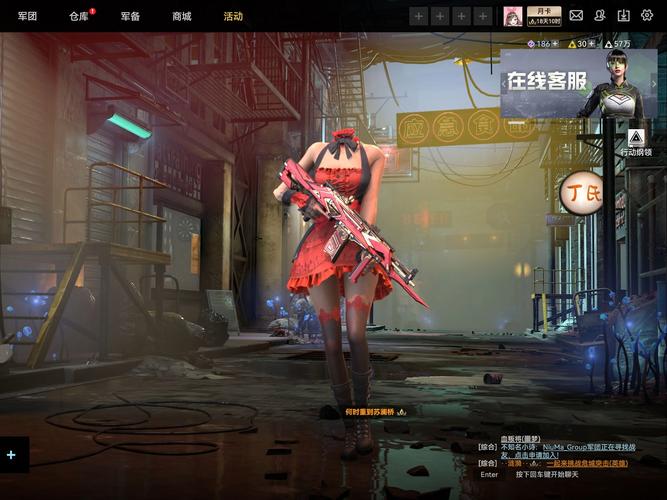The height and width of the screenshot is (500, 667).
Task: Go to previous banner with left arrow
Action: [506, 84]
